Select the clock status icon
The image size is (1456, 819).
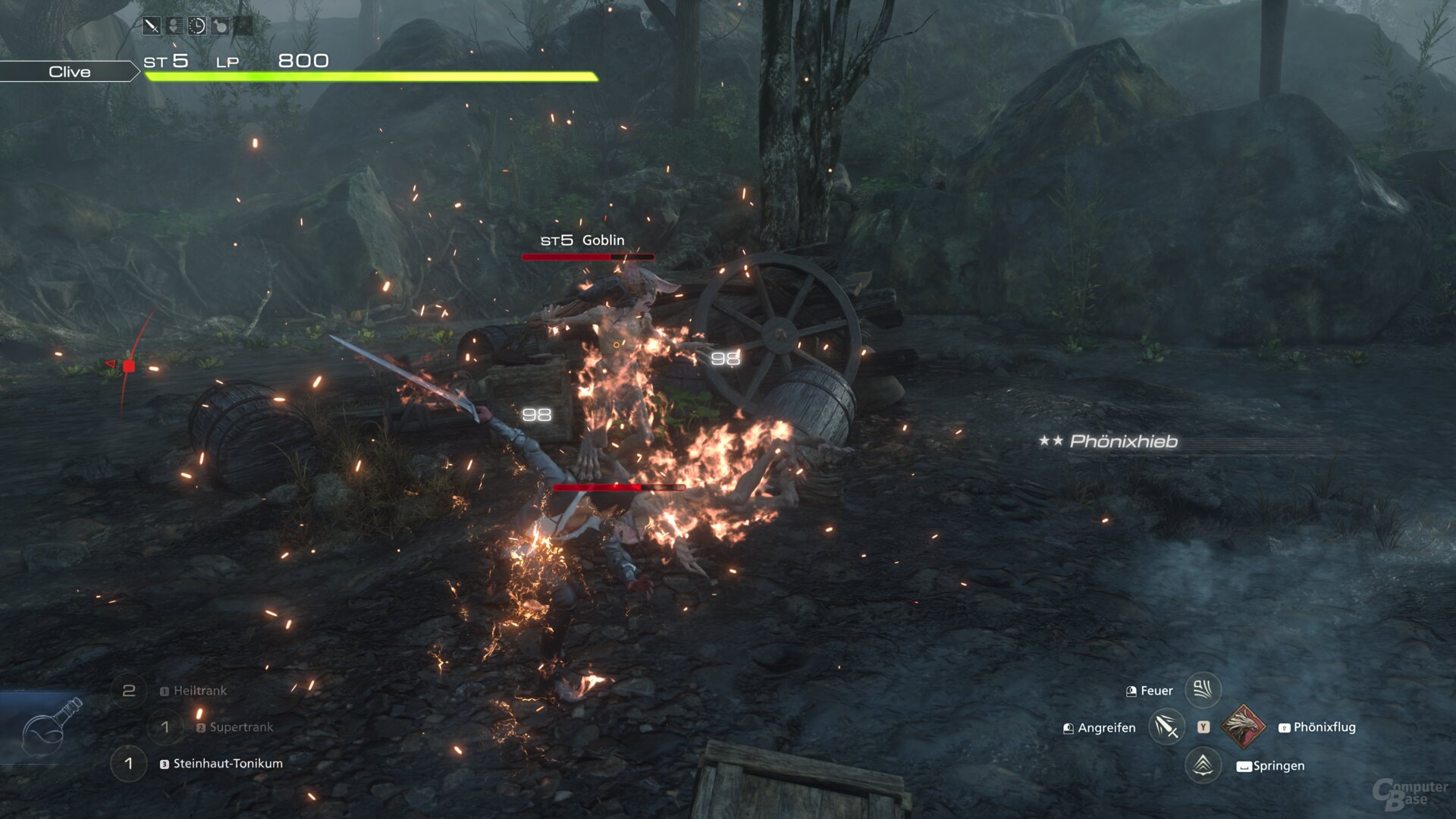tap(197, 27)
